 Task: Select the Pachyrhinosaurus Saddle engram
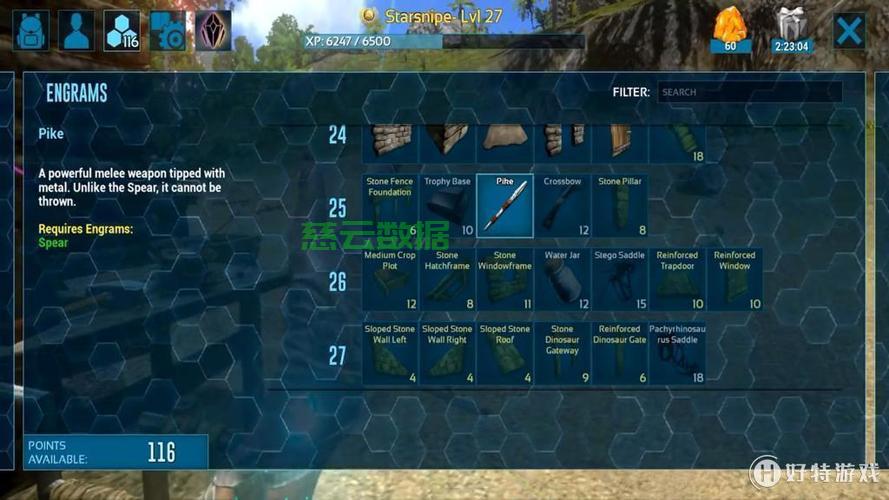pos(677,354)
